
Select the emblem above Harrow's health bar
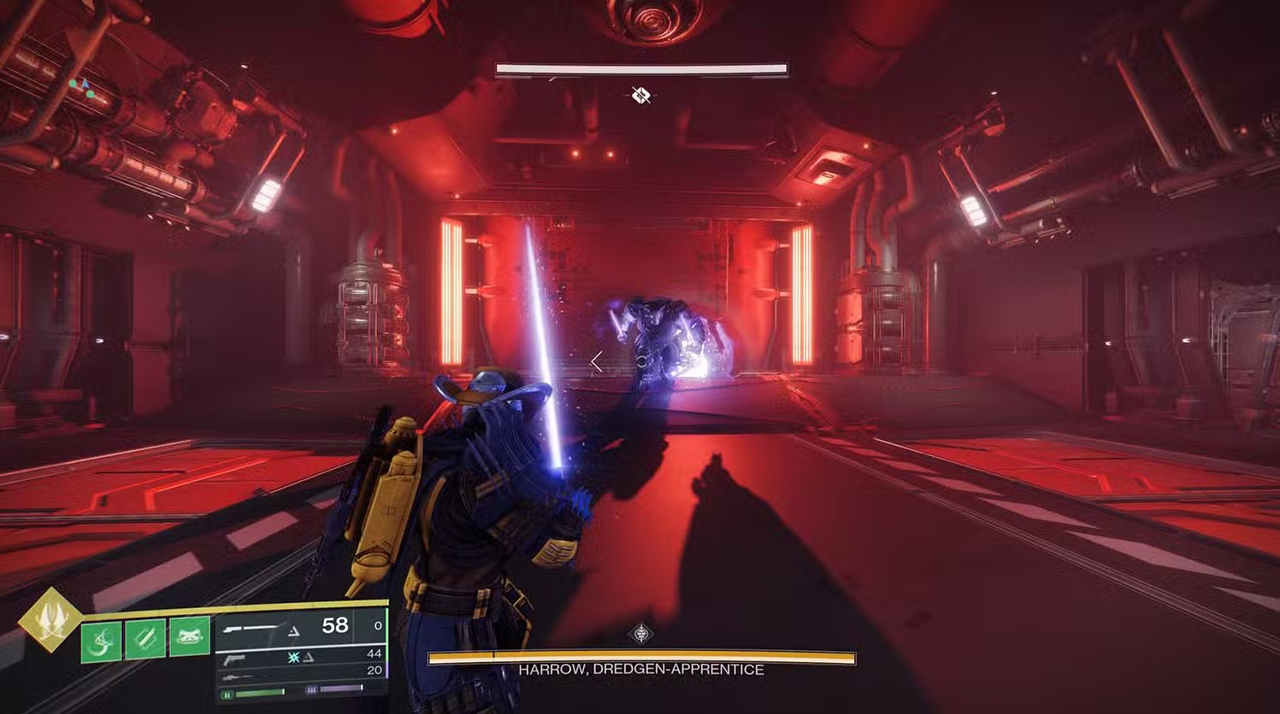(641, 634)
